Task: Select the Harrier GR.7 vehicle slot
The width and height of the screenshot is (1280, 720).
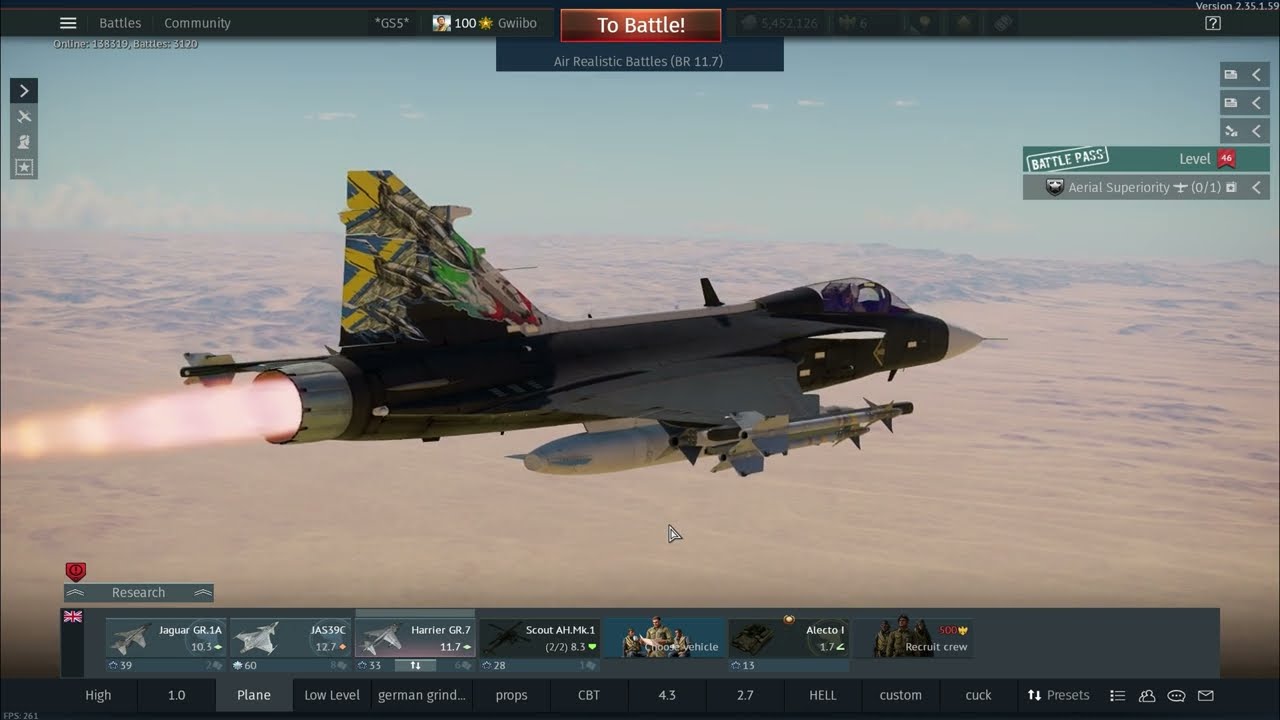Action: (x=414, y=638)
